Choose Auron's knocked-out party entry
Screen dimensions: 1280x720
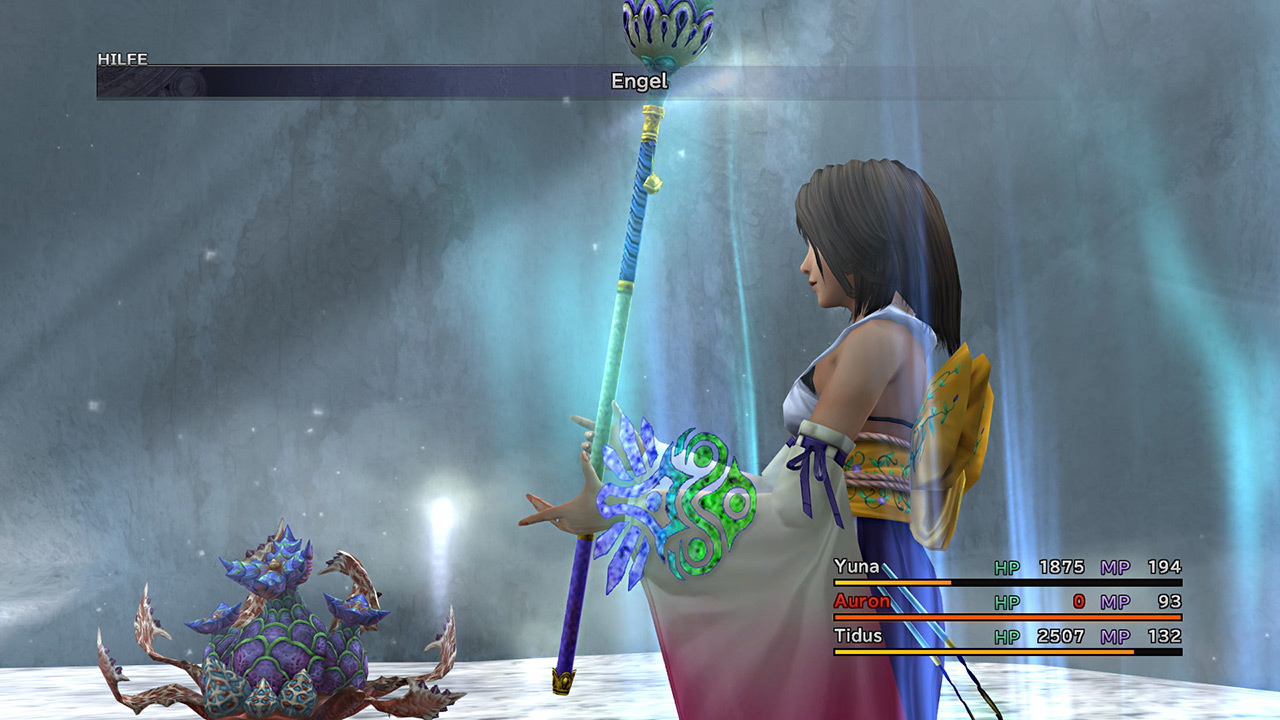[861, 601]
